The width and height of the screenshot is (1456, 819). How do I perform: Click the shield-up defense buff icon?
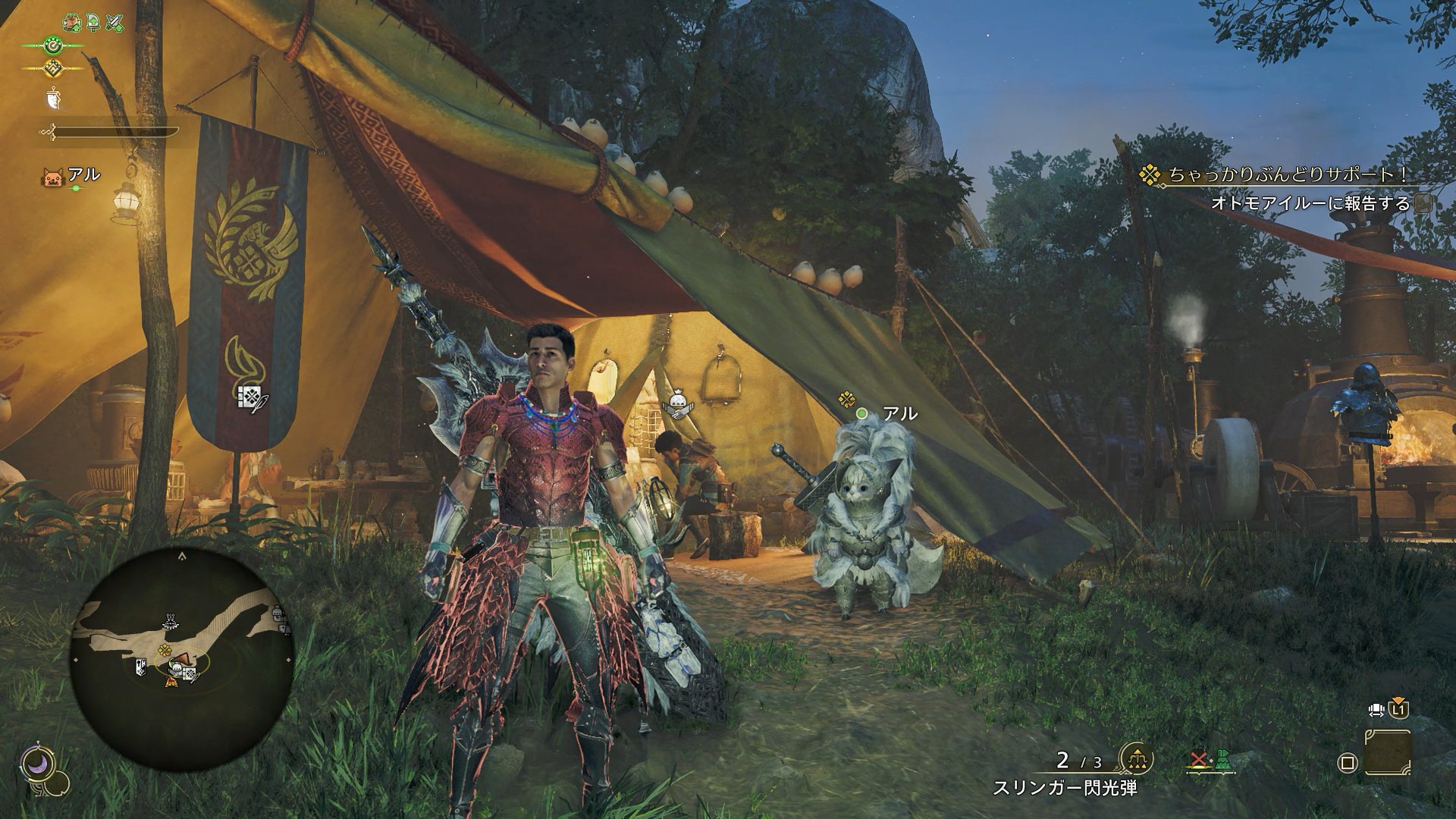click(x=93, y=23)
